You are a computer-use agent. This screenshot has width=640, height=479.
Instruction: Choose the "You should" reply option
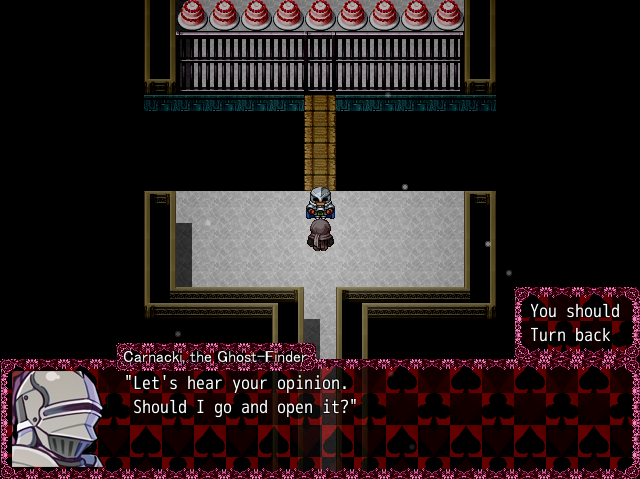(574, 311)
